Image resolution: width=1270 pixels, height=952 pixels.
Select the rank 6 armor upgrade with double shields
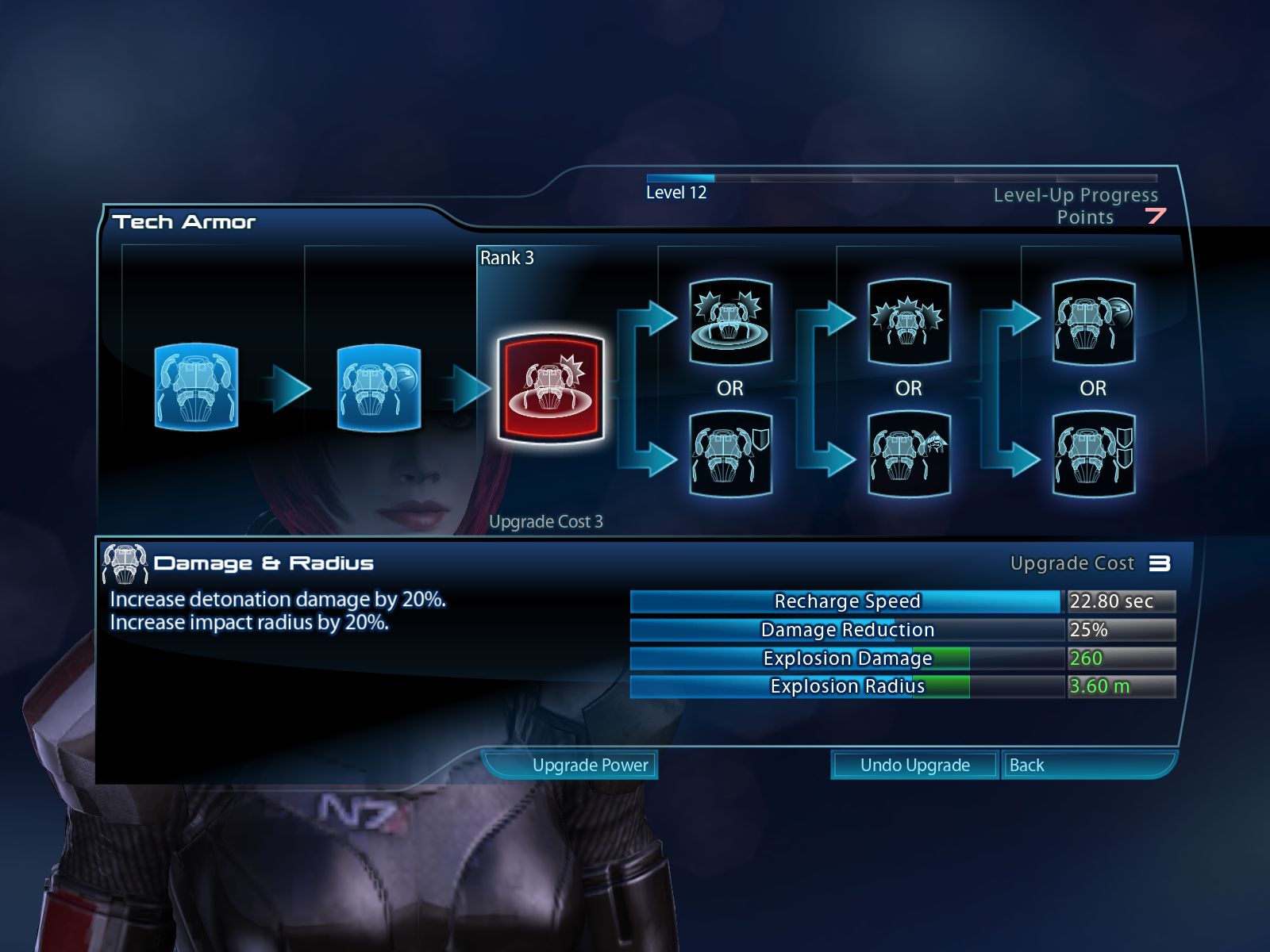(1094, 454)
